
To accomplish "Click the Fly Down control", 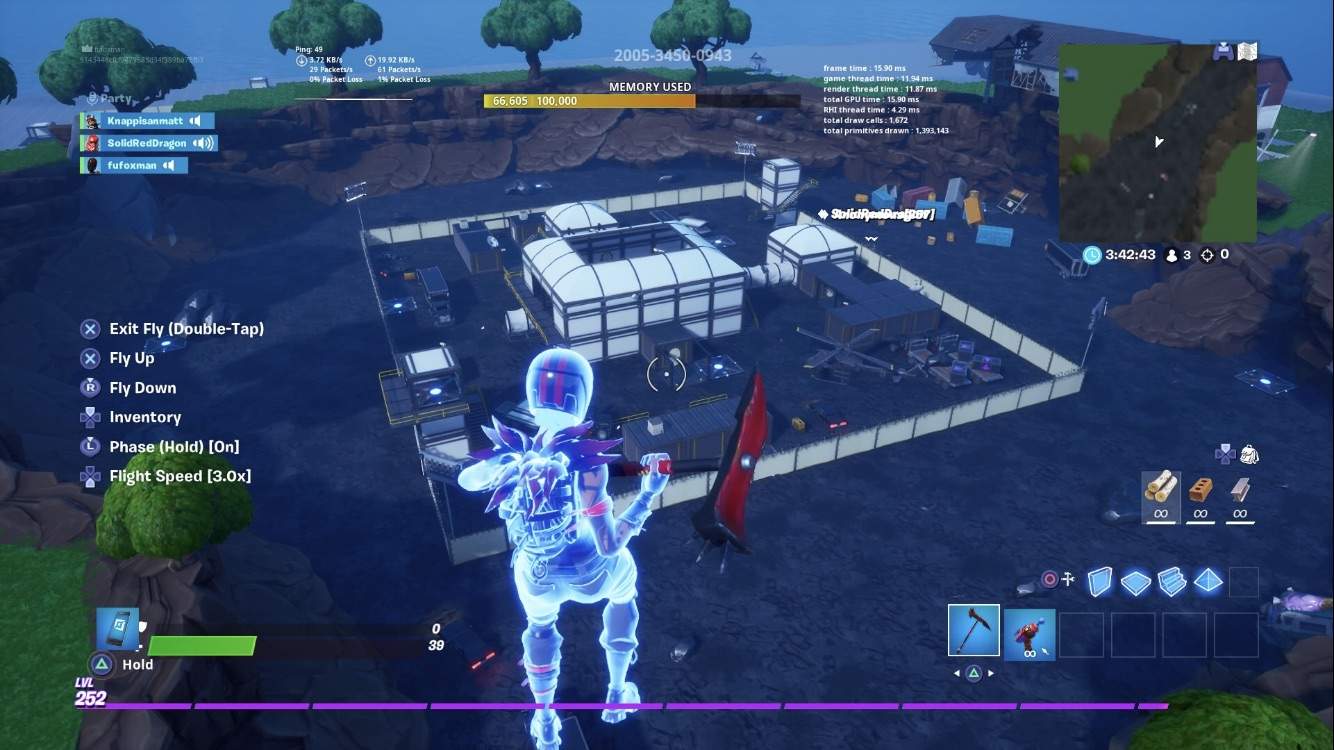I will point(143,387).
